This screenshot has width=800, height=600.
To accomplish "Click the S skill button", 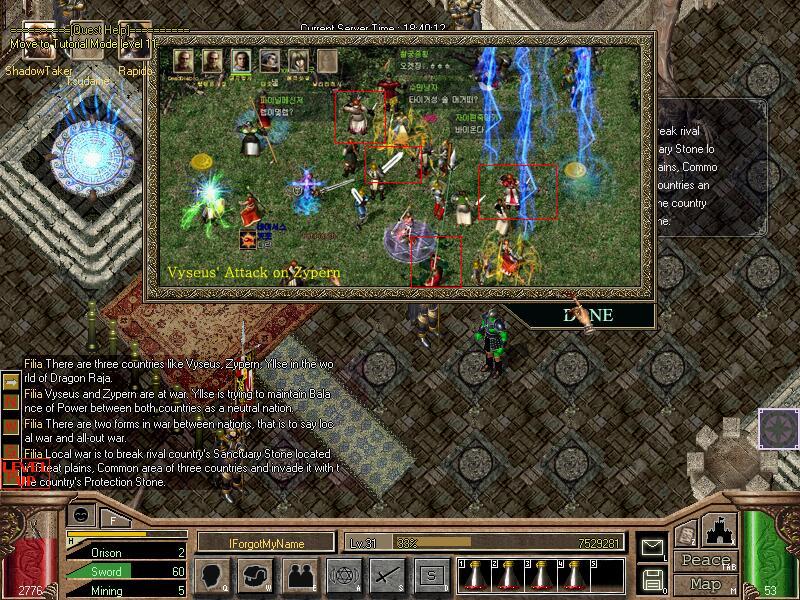I will (430, 575).
